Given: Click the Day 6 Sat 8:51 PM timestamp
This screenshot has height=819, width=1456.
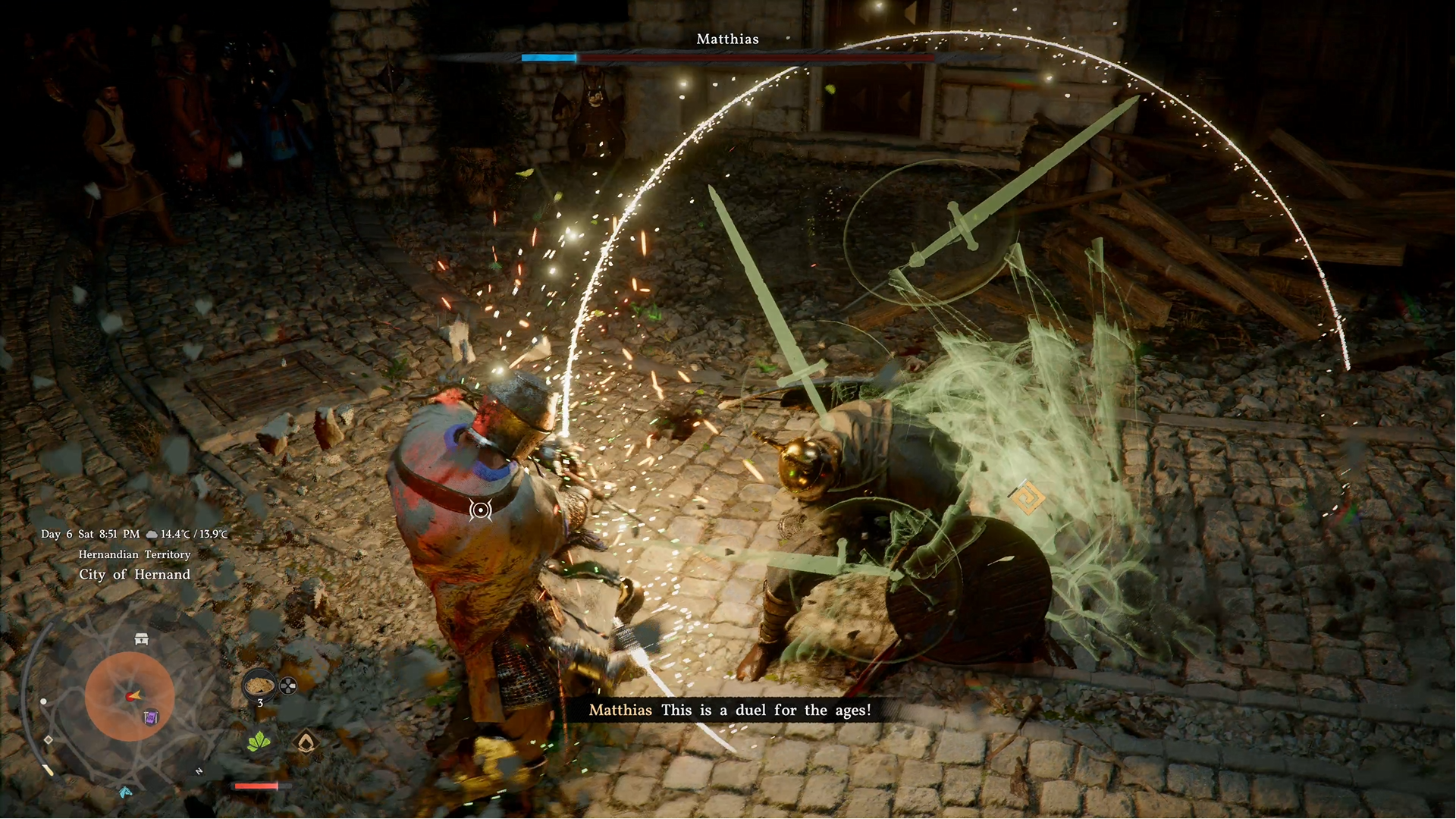Looking at the screenshot, I should tap(91, 534).
